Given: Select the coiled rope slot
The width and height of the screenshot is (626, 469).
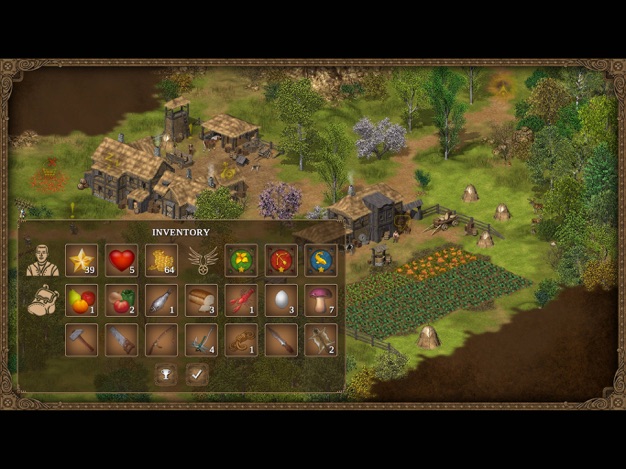Looking at the screenshot, I should tap(241, 340).
